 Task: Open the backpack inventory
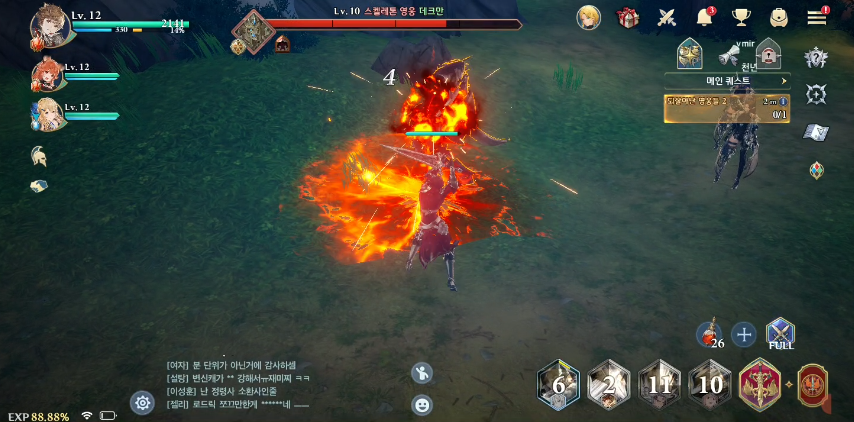(778, 17)
